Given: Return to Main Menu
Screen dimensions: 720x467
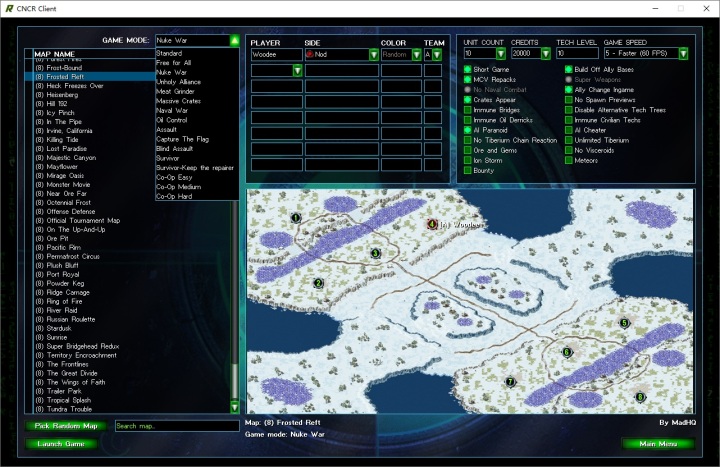Looking at the screenshot, I should 658,443.
